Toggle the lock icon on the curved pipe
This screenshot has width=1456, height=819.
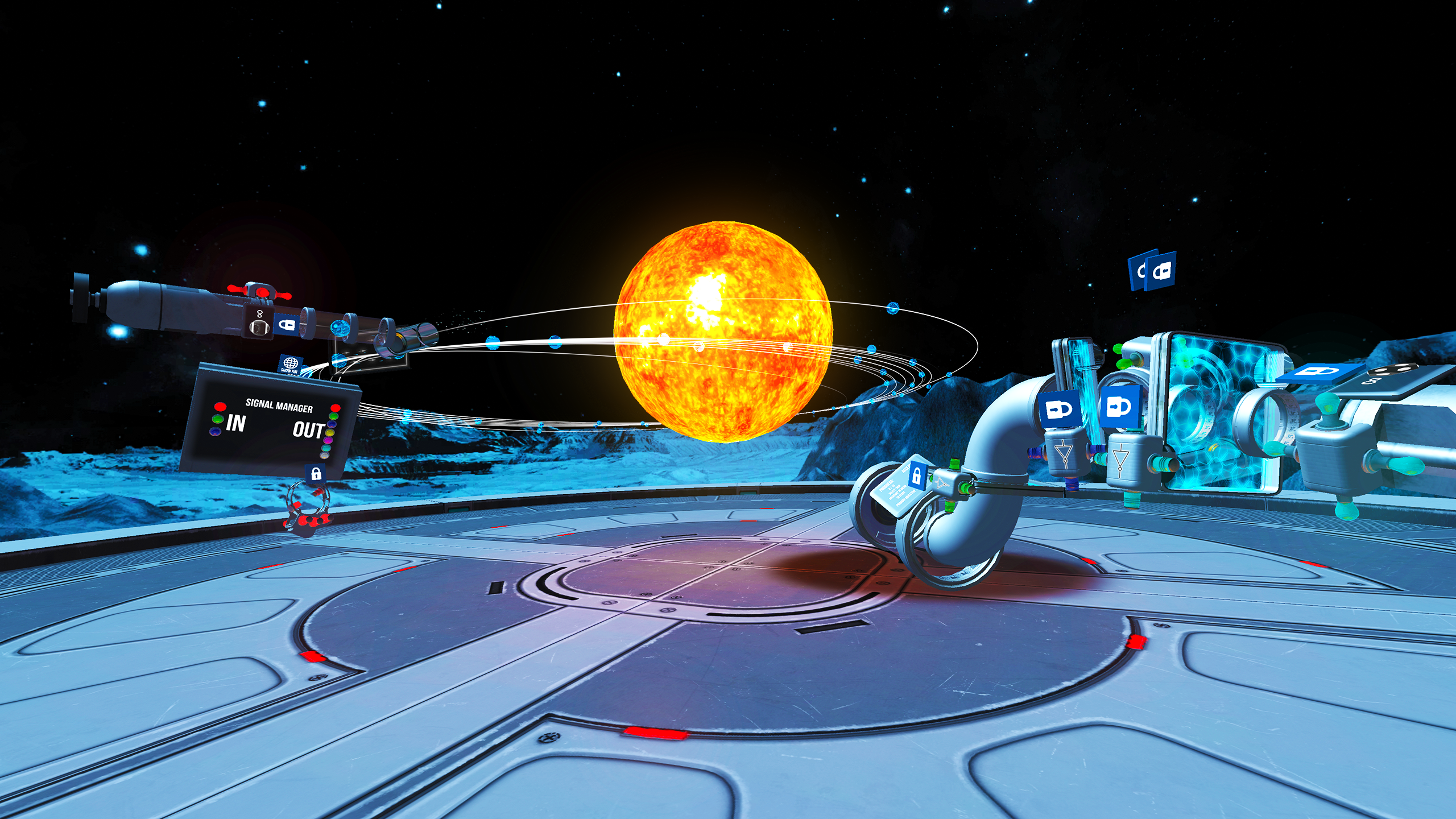click(1058, 409)
